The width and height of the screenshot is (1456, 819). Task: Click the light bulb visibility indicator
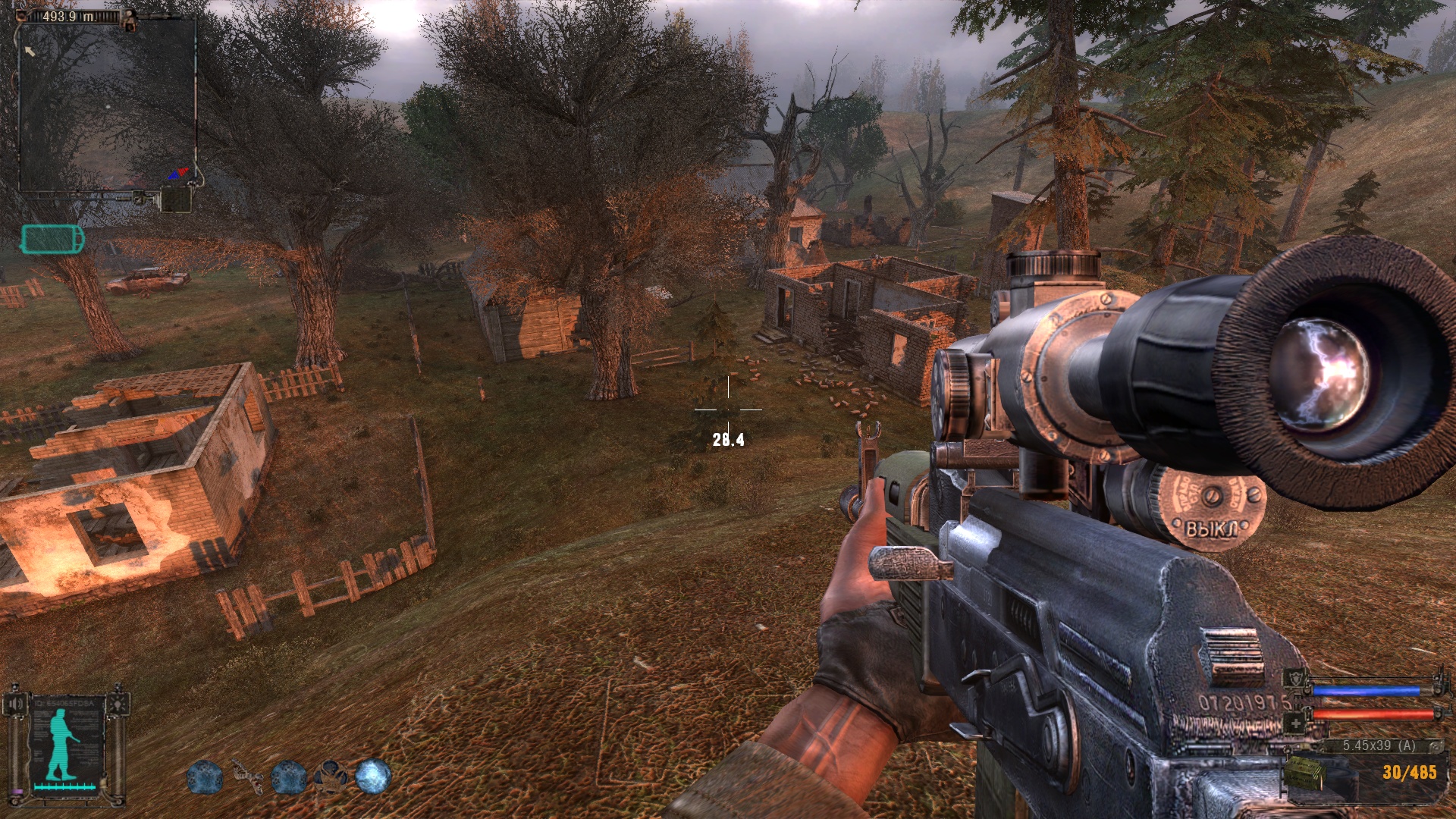118,704
